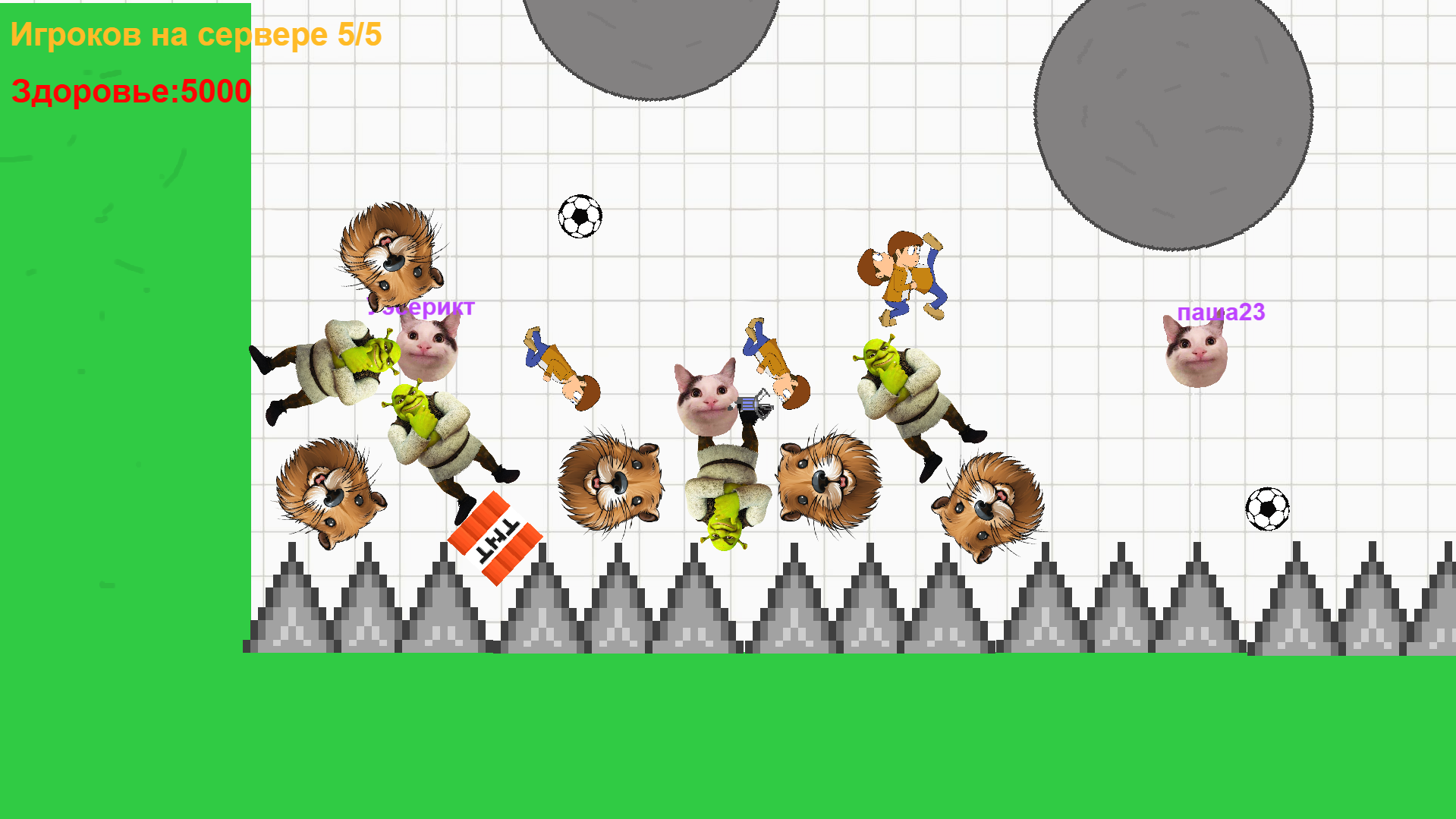Click the player name паша23

[1222, 313]
